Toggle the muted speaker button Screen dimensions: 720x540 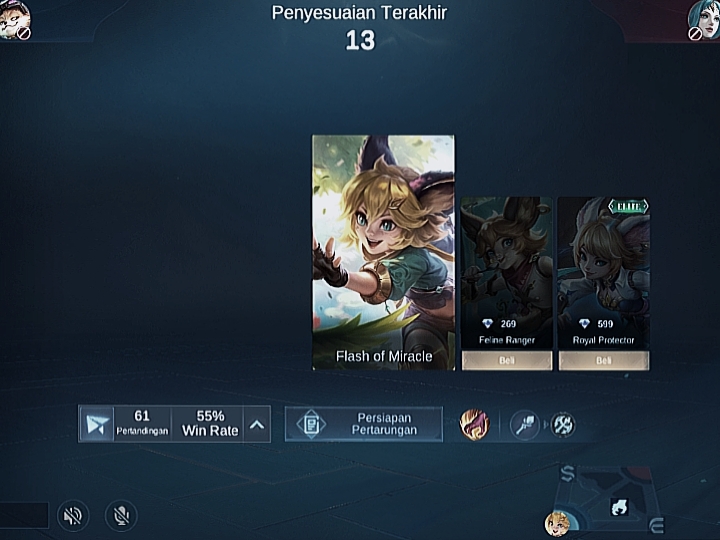point(72,516)
